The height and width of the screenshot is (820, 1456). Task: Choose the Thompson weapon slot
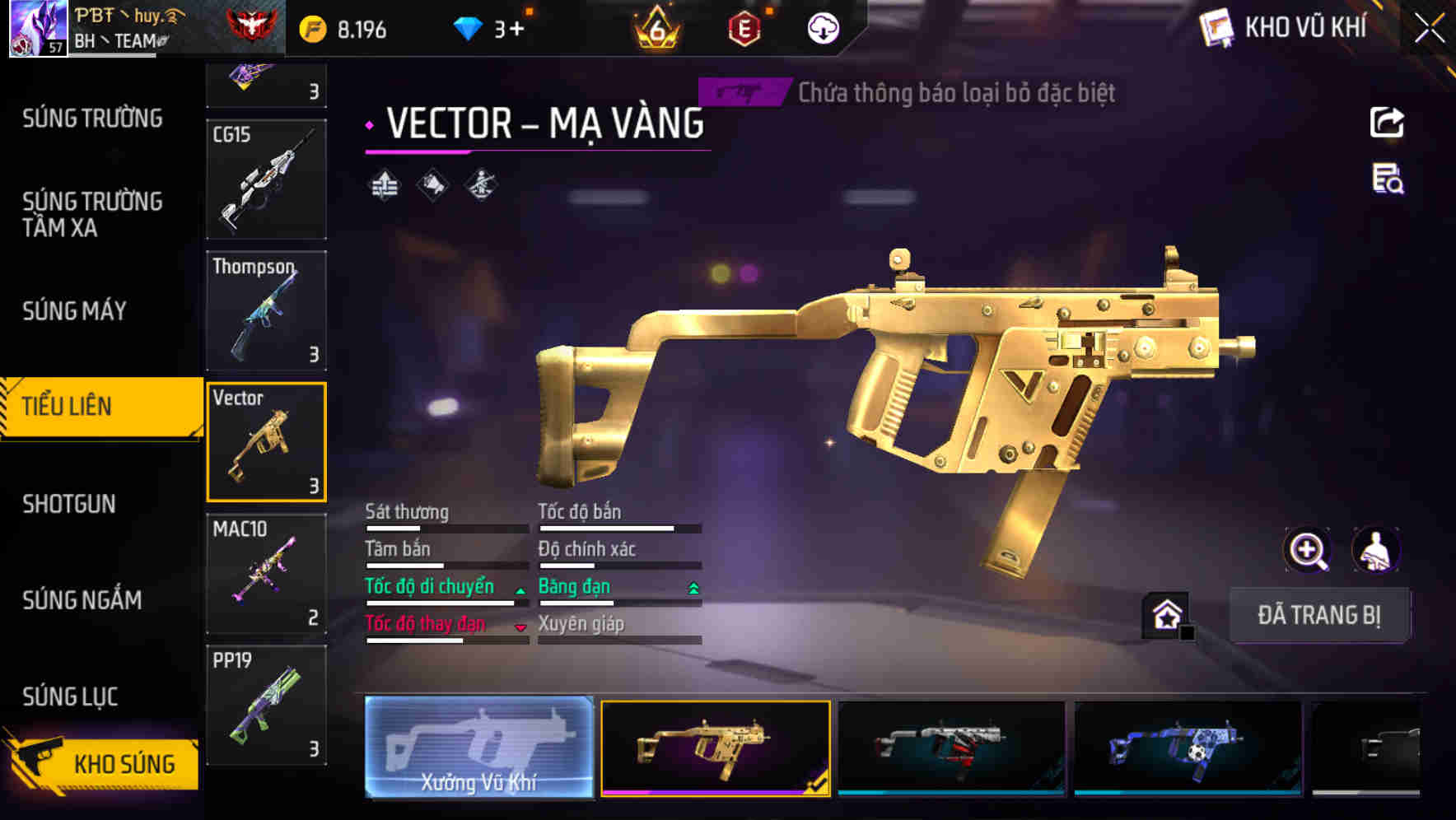(x=266, y=310)
